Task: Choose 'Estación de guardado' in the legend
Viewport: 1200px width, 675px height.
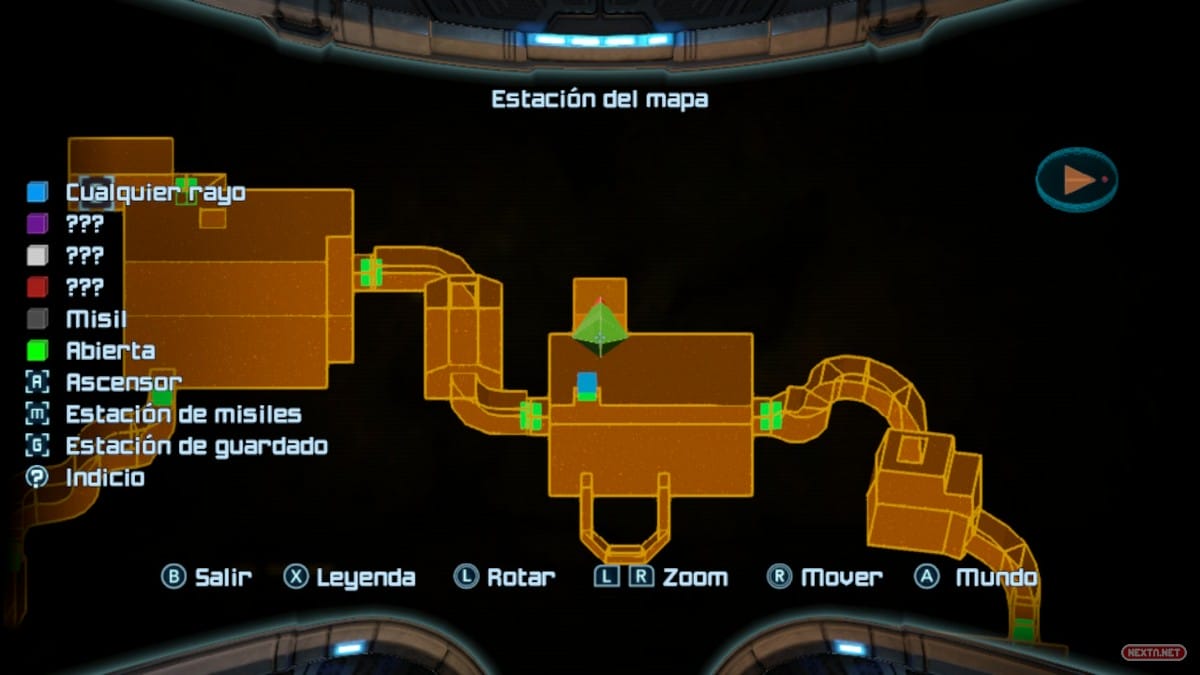Action: tap(196, 446)
